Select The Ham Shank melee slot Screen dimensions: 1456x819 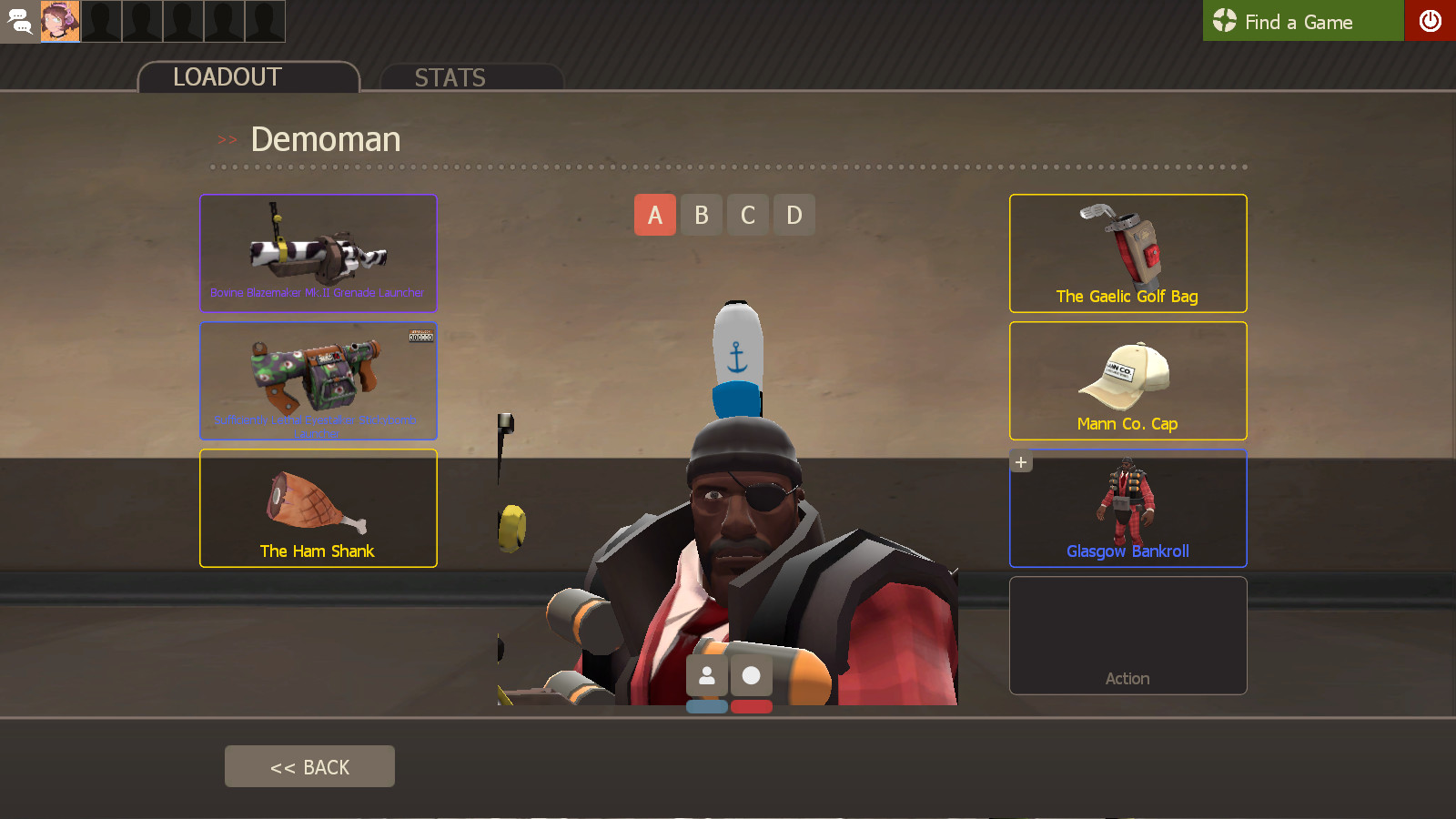318,508
